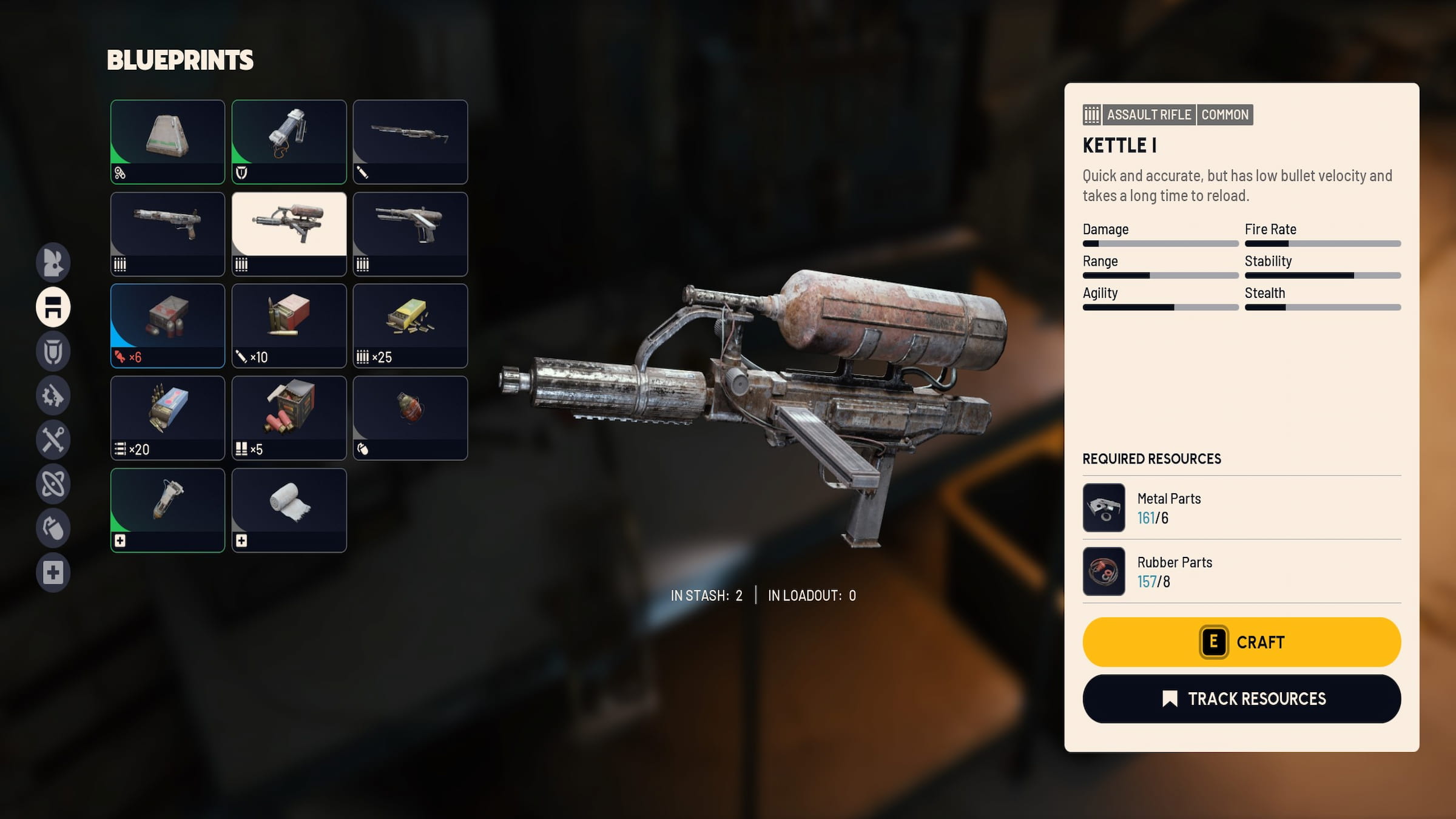Pick the injector syringe blueprint tile
The height and width of the screenshot is (819, 1456).
167,510
